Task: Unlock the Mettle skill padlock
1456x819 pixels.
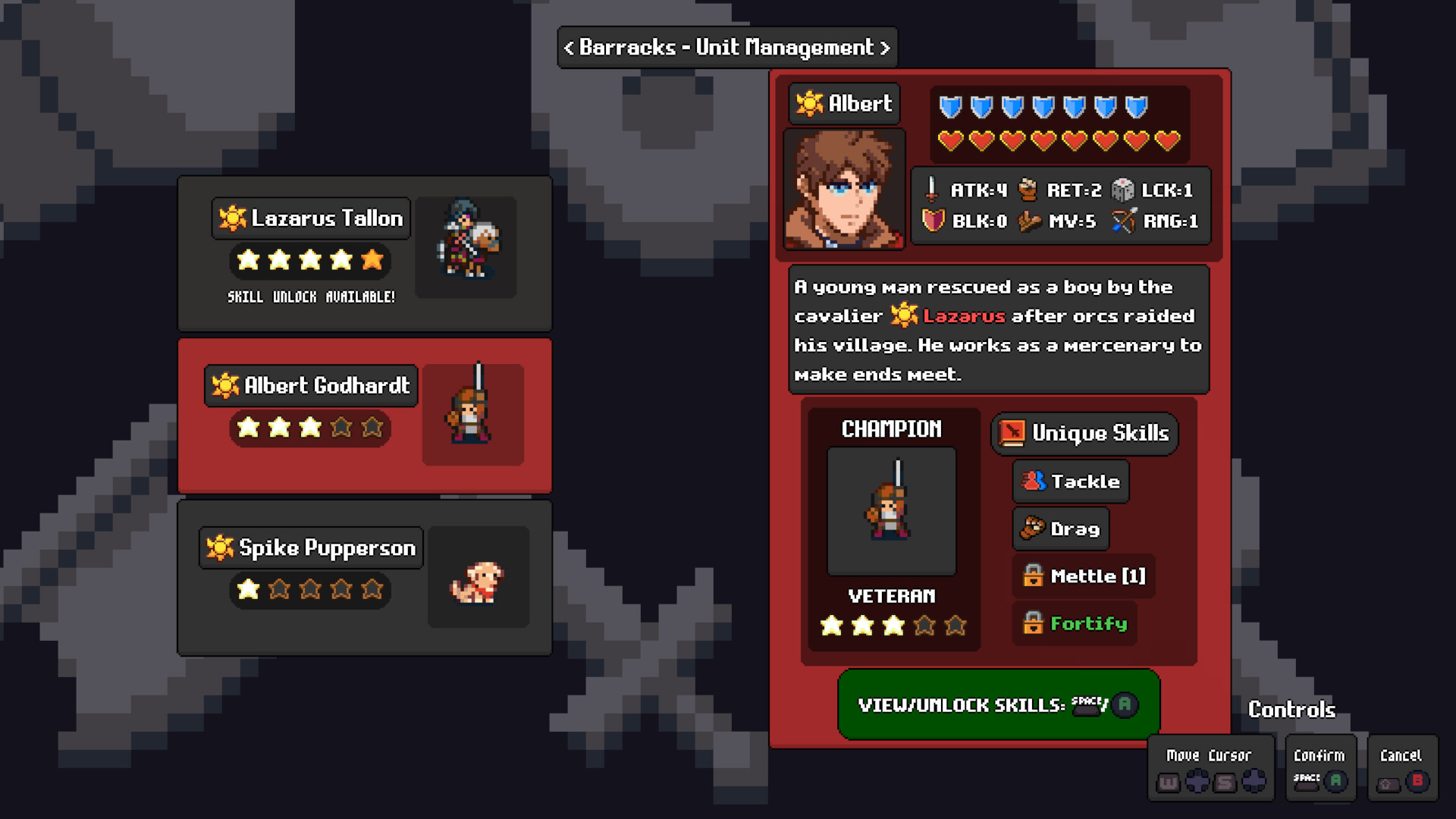Action: (1036, 576)
